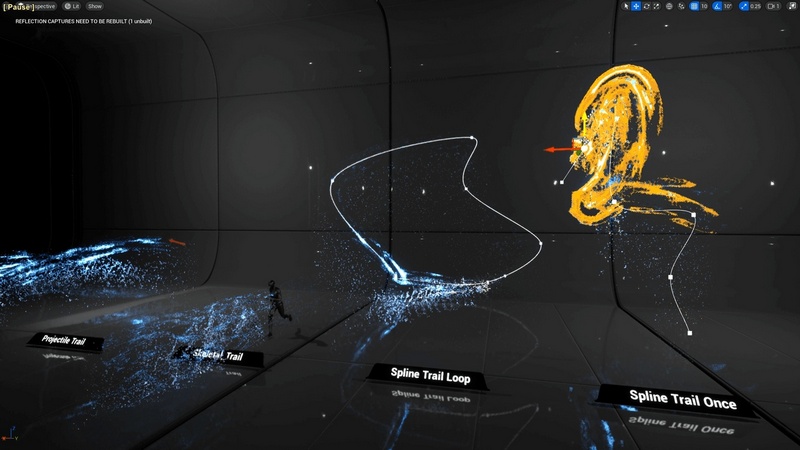Open the grid snap size value 10

705,6
